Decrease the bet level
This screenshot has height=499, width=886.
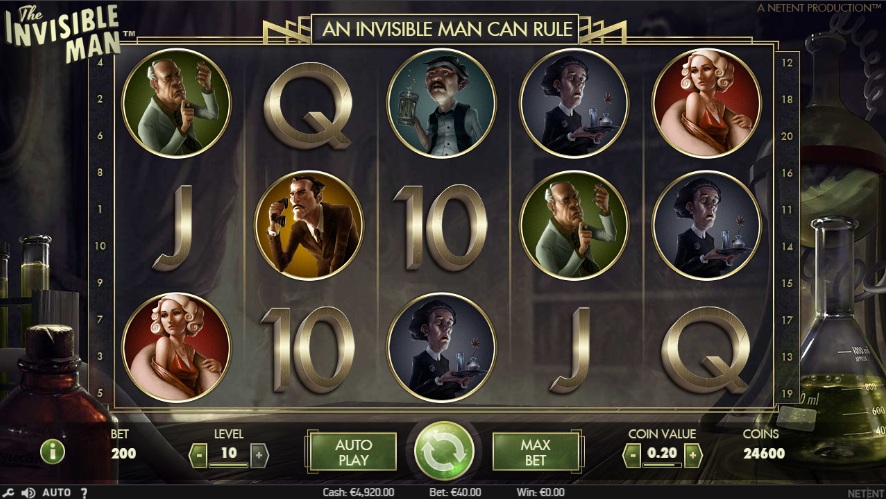coord(199,454)
